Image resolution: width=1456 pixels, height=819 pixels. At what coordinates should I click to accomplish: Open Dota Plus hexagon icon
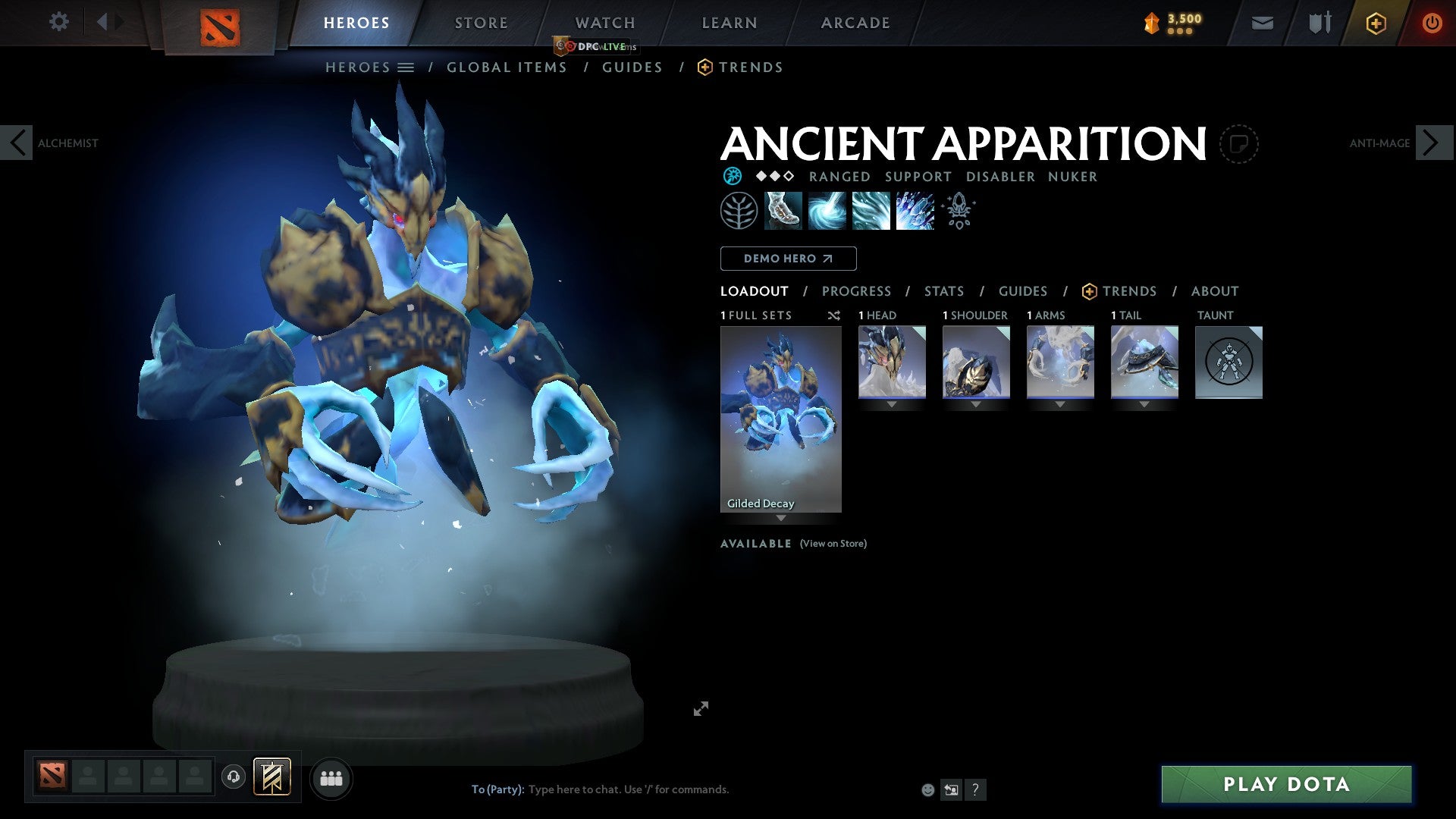tap(1376, 23)
